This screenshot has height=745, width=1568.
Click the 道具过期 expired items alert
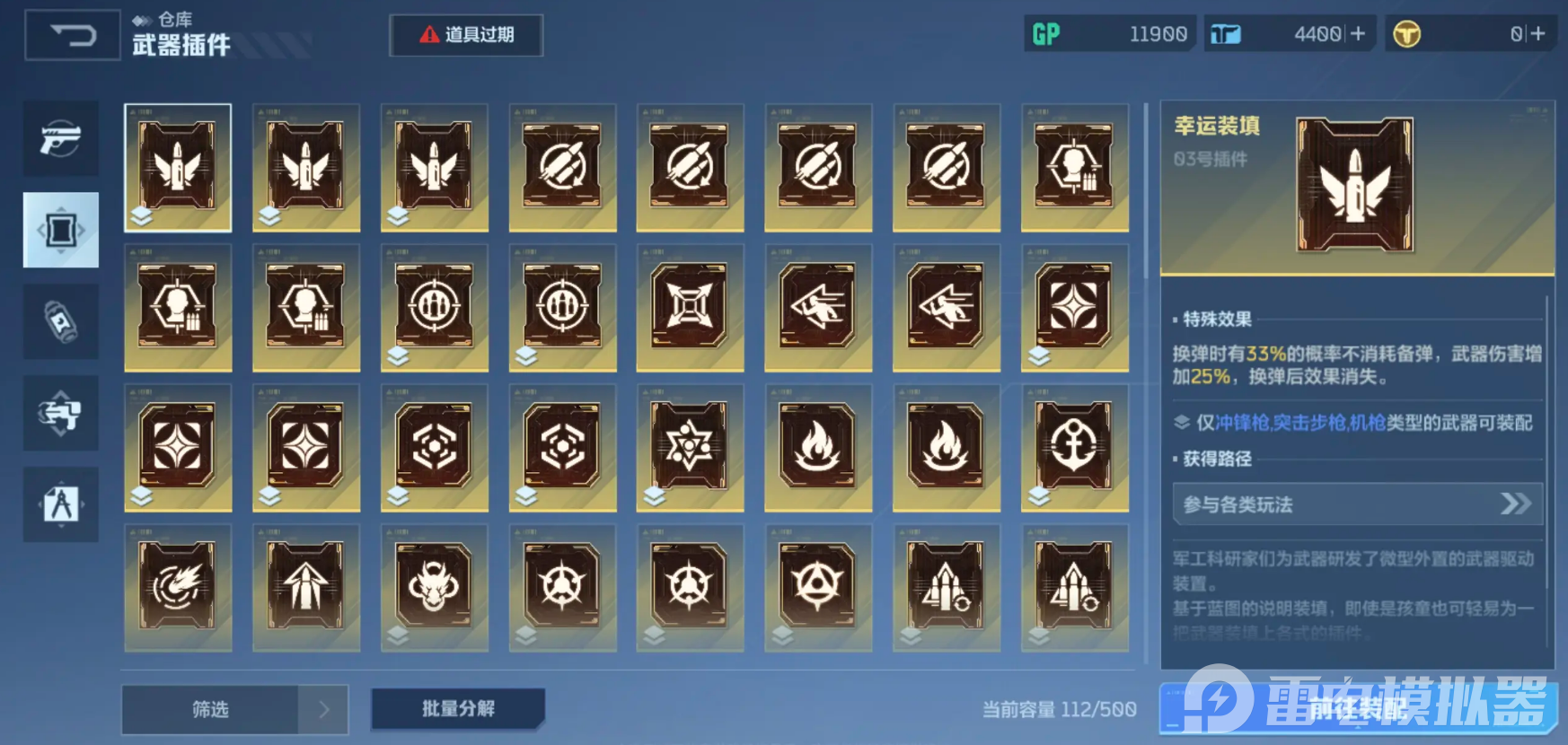(465, 35)
